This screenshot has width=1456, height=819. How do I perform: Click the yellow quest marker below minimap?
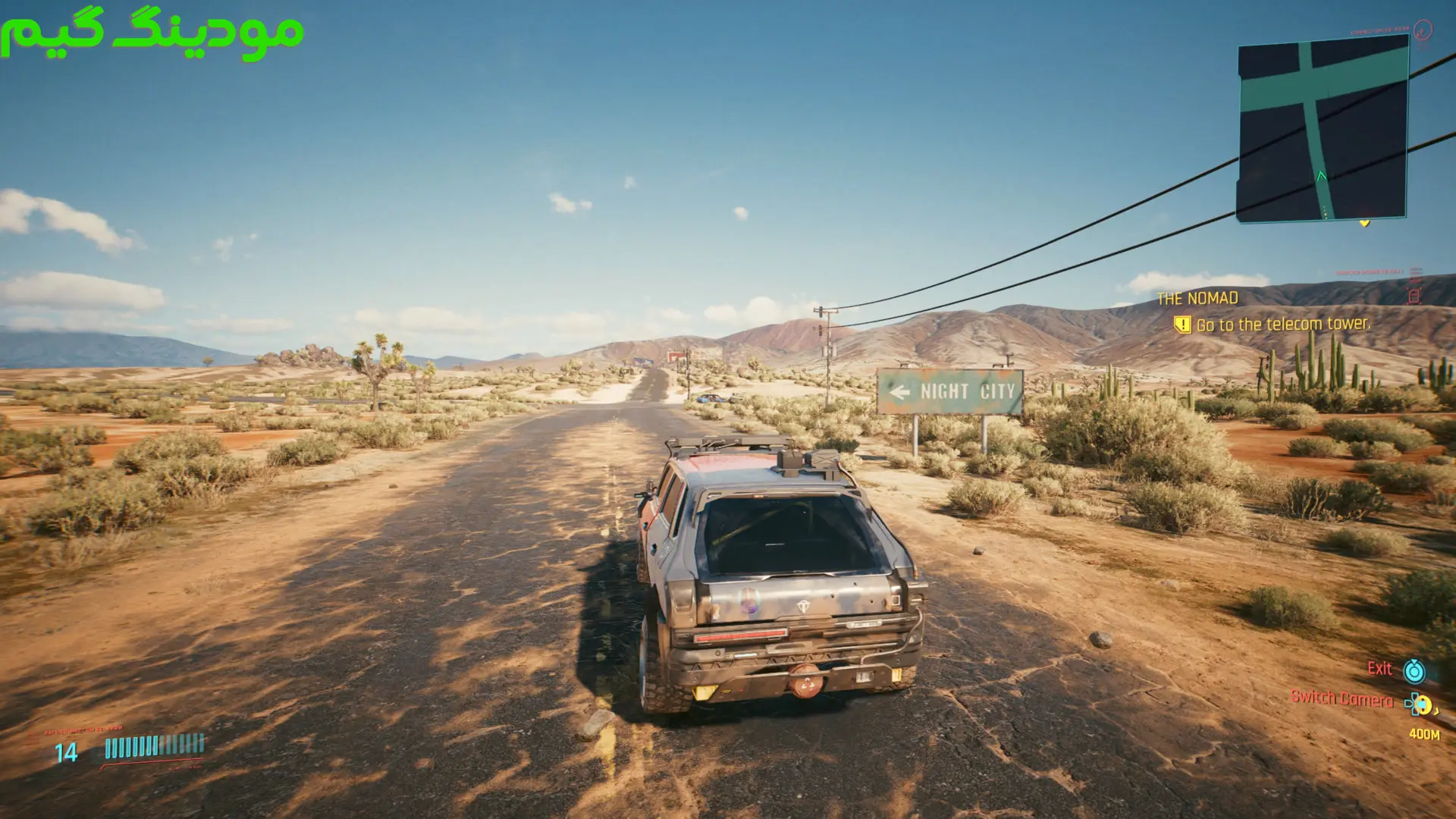click(1364, 224)
